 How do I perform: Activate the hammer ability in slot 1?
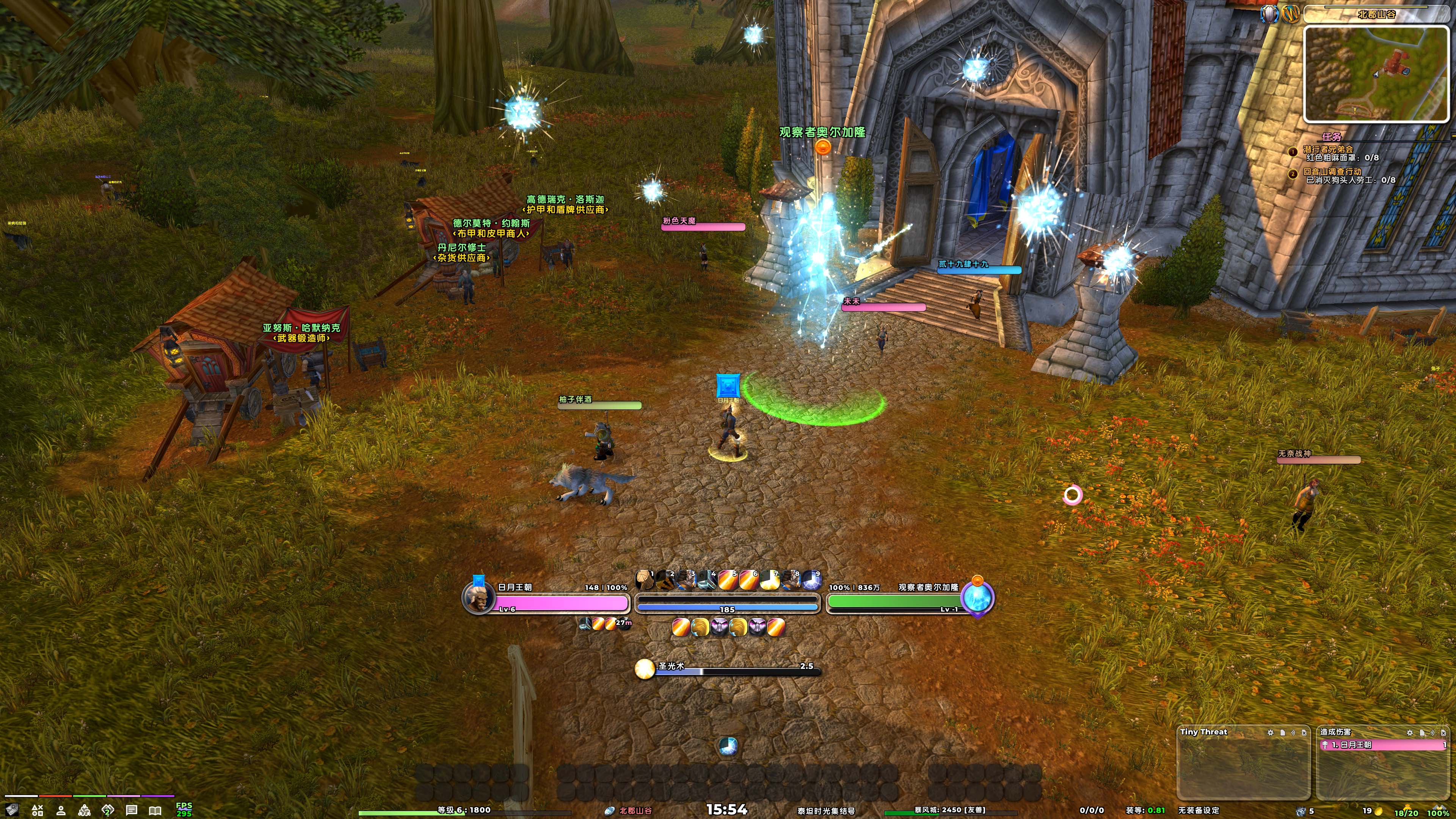tap(644, 580)
